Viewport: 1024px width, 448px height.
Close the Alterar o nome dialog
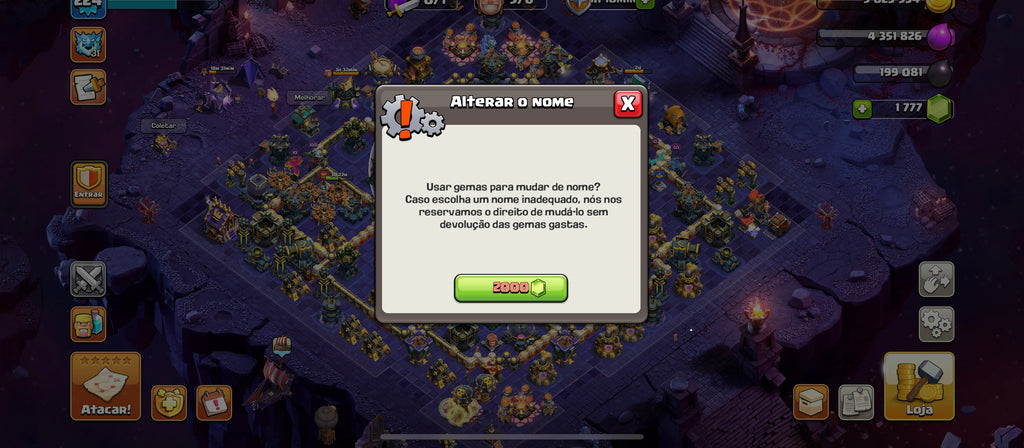(627, 103)
